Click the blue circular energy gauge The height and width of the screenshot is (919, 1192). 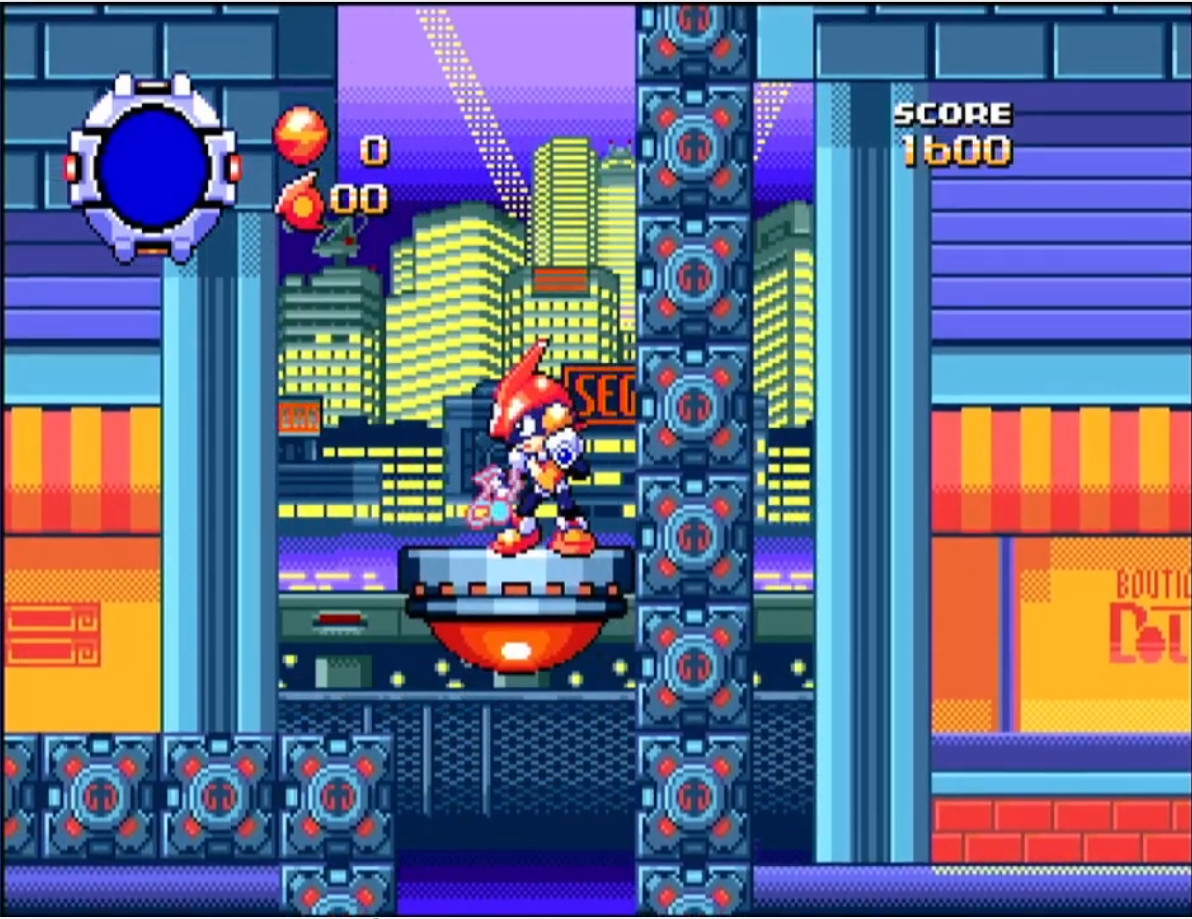click(153, 167)
